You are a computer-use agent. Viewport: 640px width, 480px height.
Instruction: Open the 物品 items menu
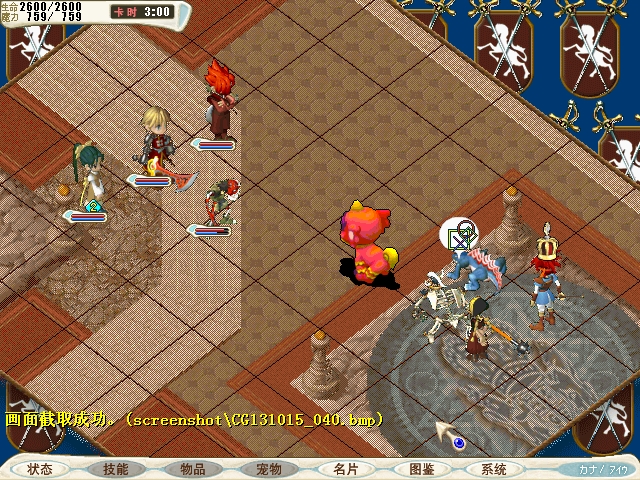point(193,469)
